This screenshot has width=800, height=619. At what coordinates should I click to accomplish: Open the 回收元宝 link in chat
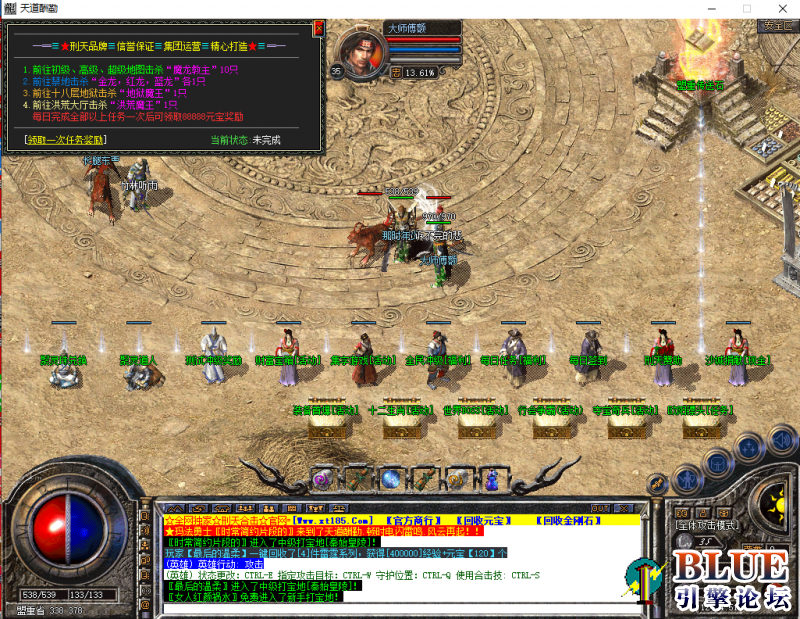(x=487, y=520)
